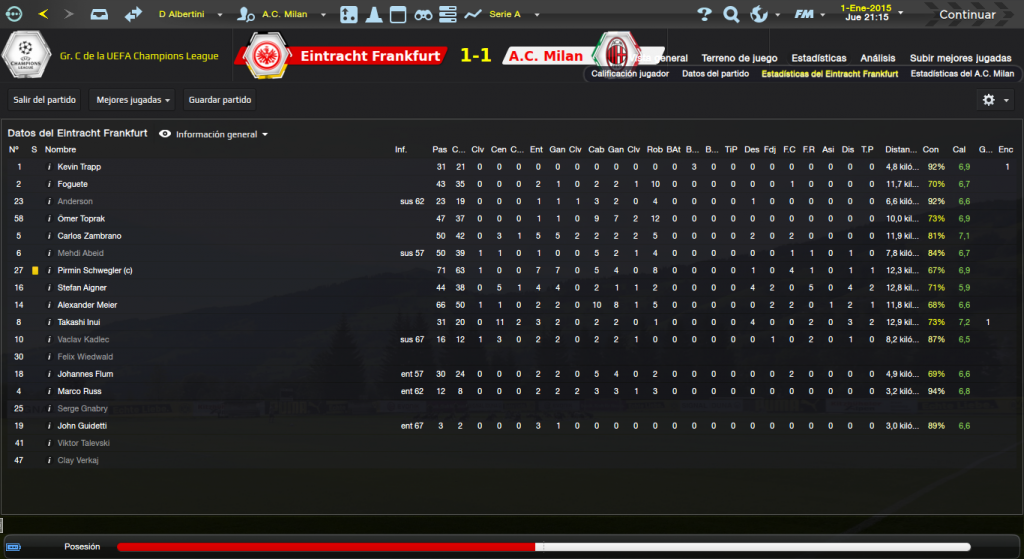Switch to Terreno de juego tab
This screenshot has height=559, width=1024.
pos(739,58)
